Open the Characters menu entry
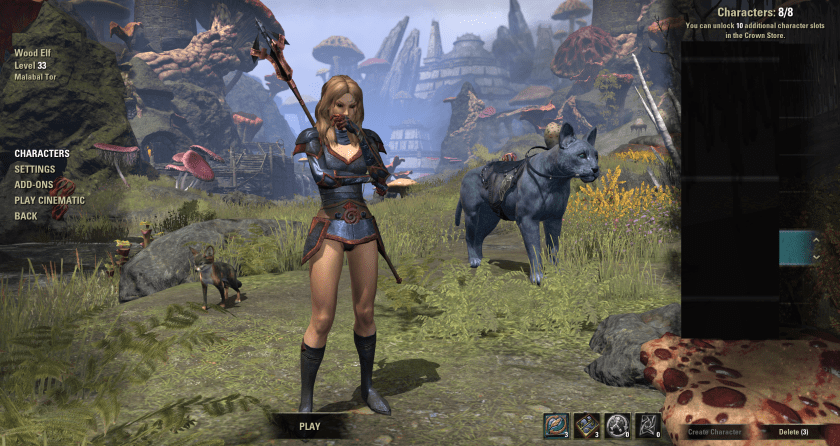This screenshot has height=446, width=840. click(42, 153)
